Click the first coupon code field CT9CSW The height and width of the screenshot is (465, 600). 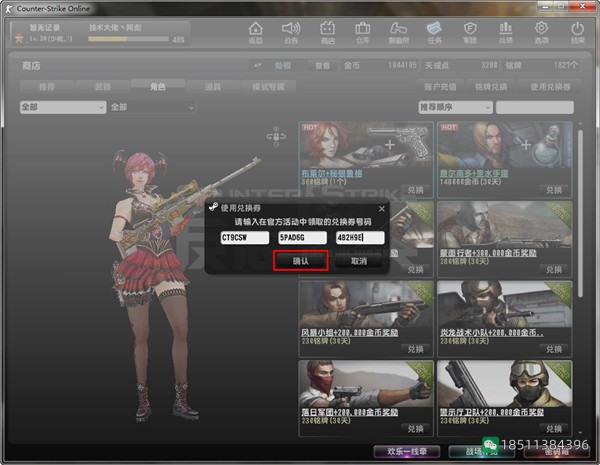click(x=244, y=238)
